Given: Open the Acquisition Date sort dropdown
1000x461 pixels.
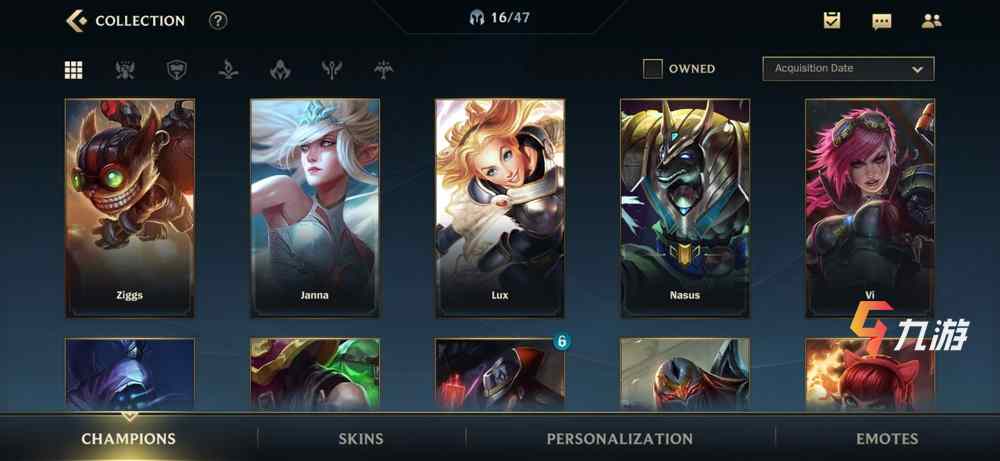Looking at the screenshot, I should [x=848, y=69].
